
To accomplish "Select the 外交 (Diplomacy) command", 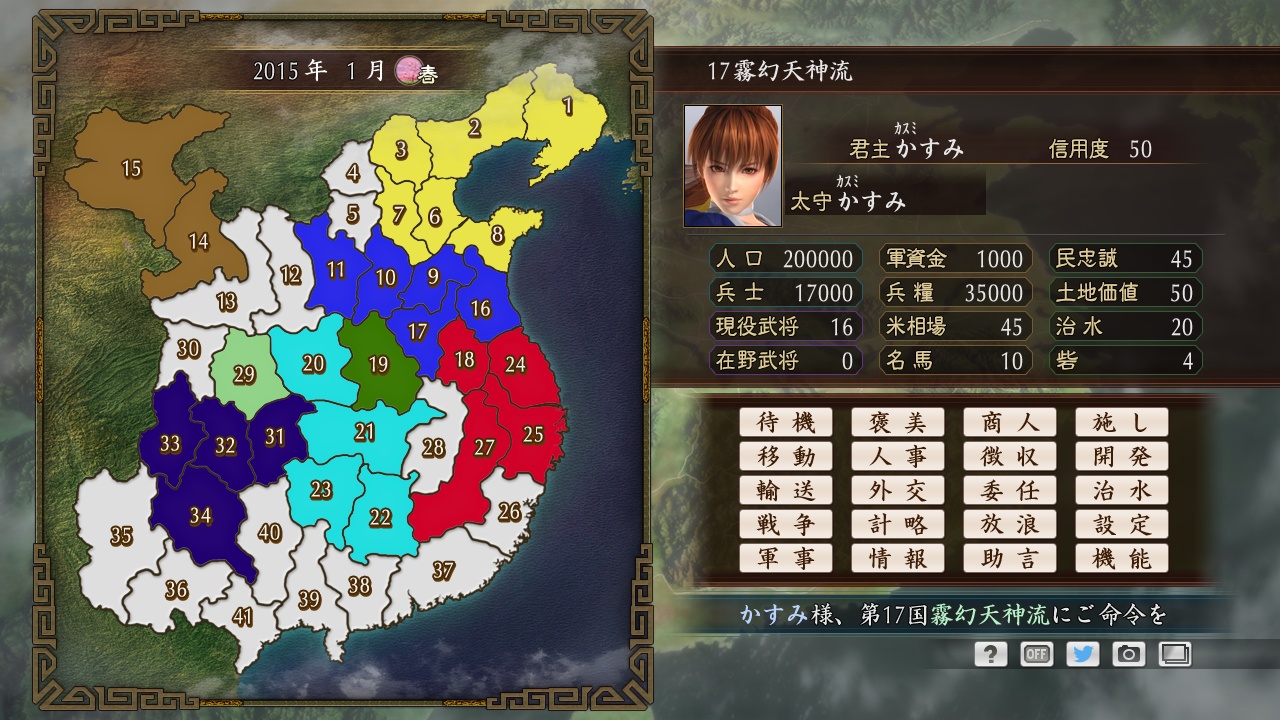I will pos(898,490).
